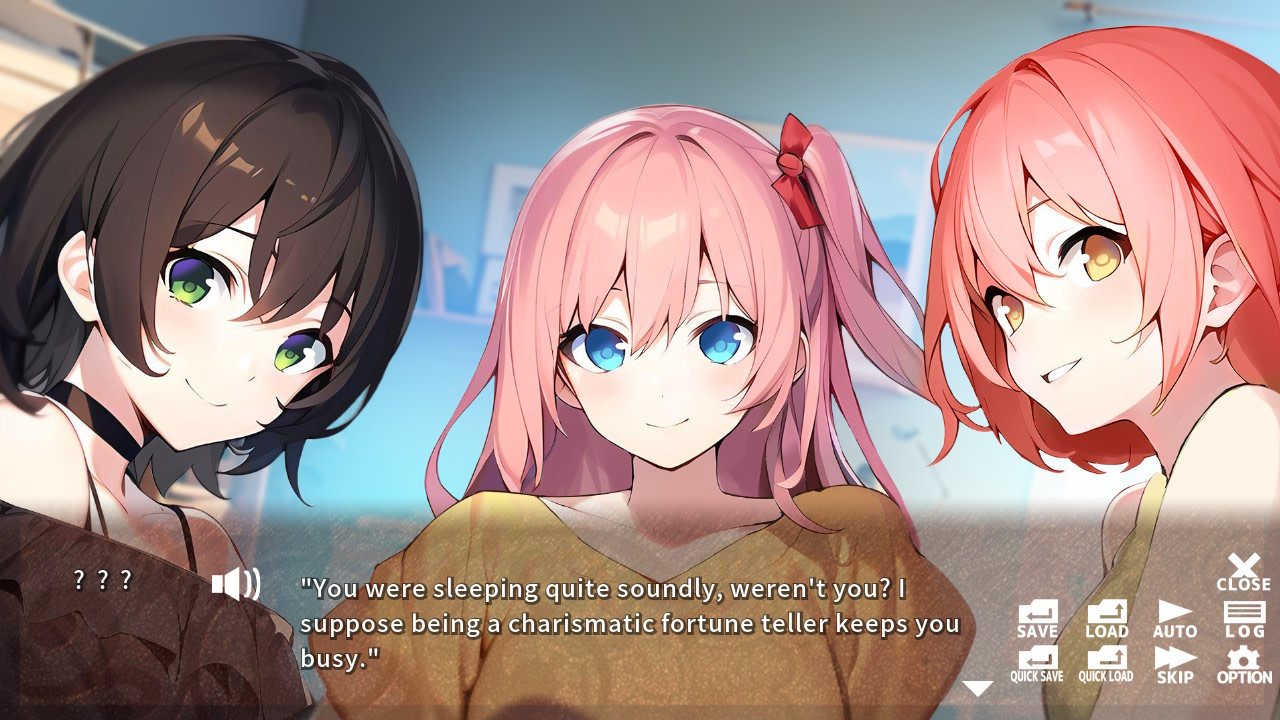
Task: Select the AUTO play triangle icon
Action: 1174,615
